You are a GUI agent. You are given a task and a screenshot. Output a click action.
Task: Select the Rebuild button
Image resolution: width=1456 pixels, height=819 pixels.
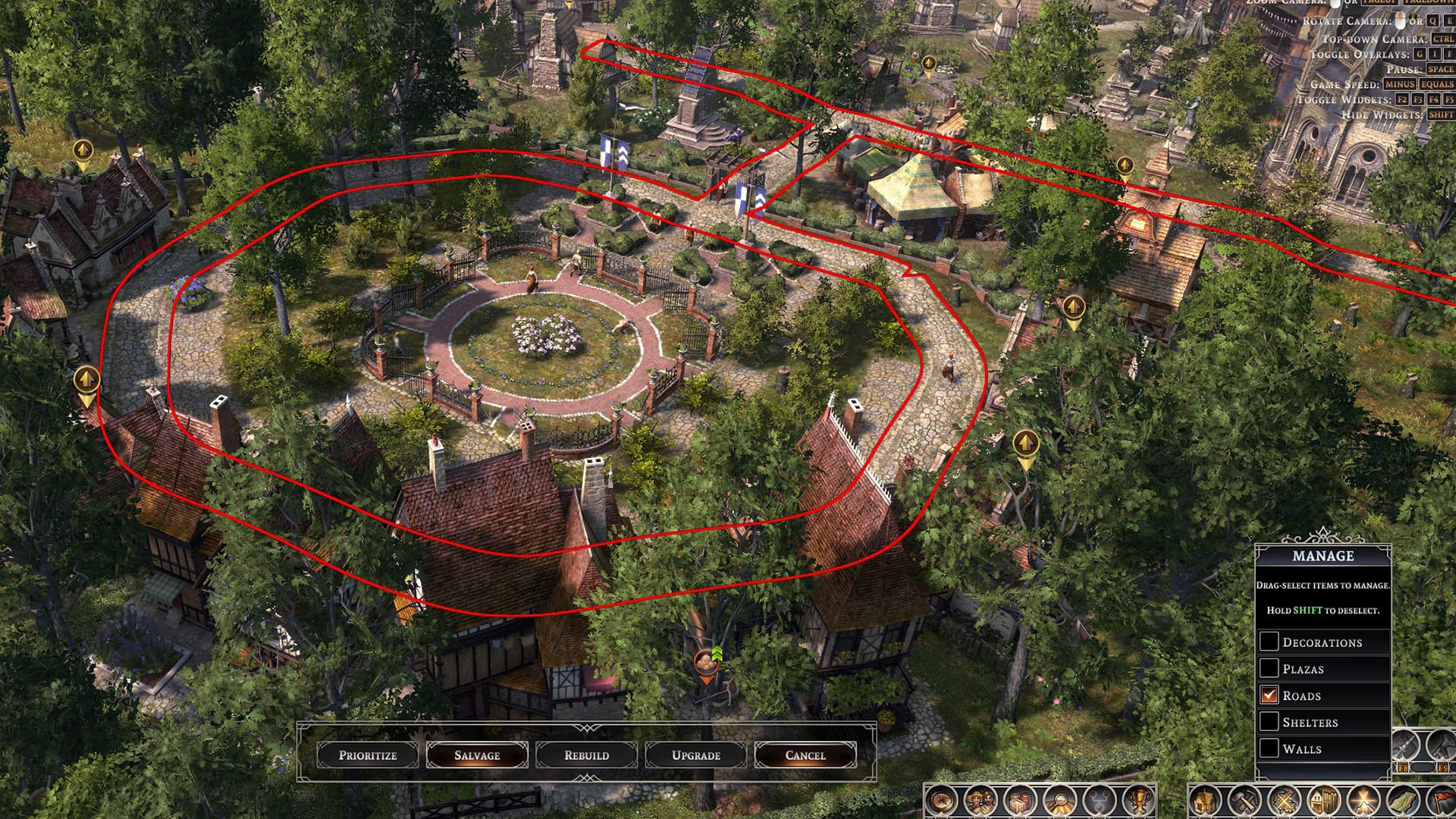[x=586, y=755]
